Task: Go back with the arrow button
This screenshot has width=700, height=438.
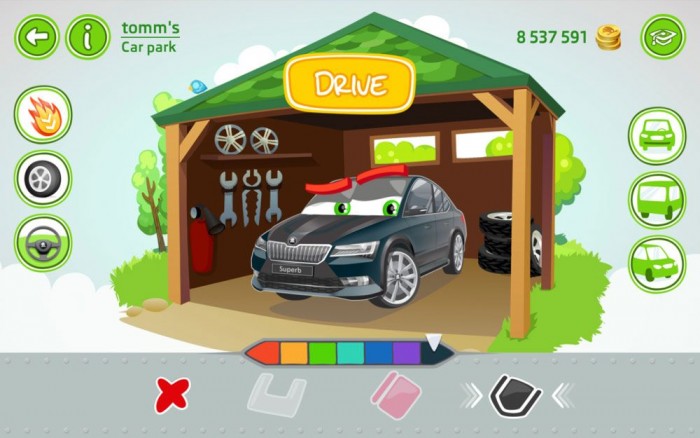Action: pos(37,37)
